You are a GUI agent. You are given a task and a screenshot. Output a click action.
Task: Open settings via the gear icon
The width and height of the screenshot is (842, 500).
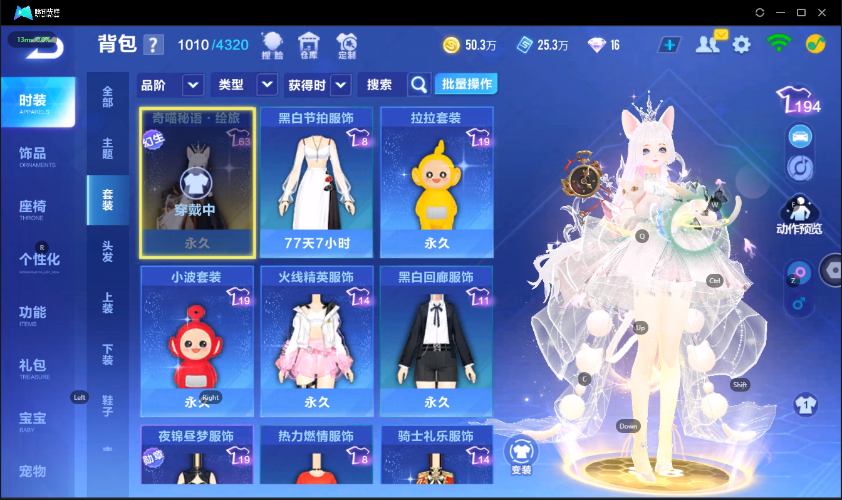point(741,44)
